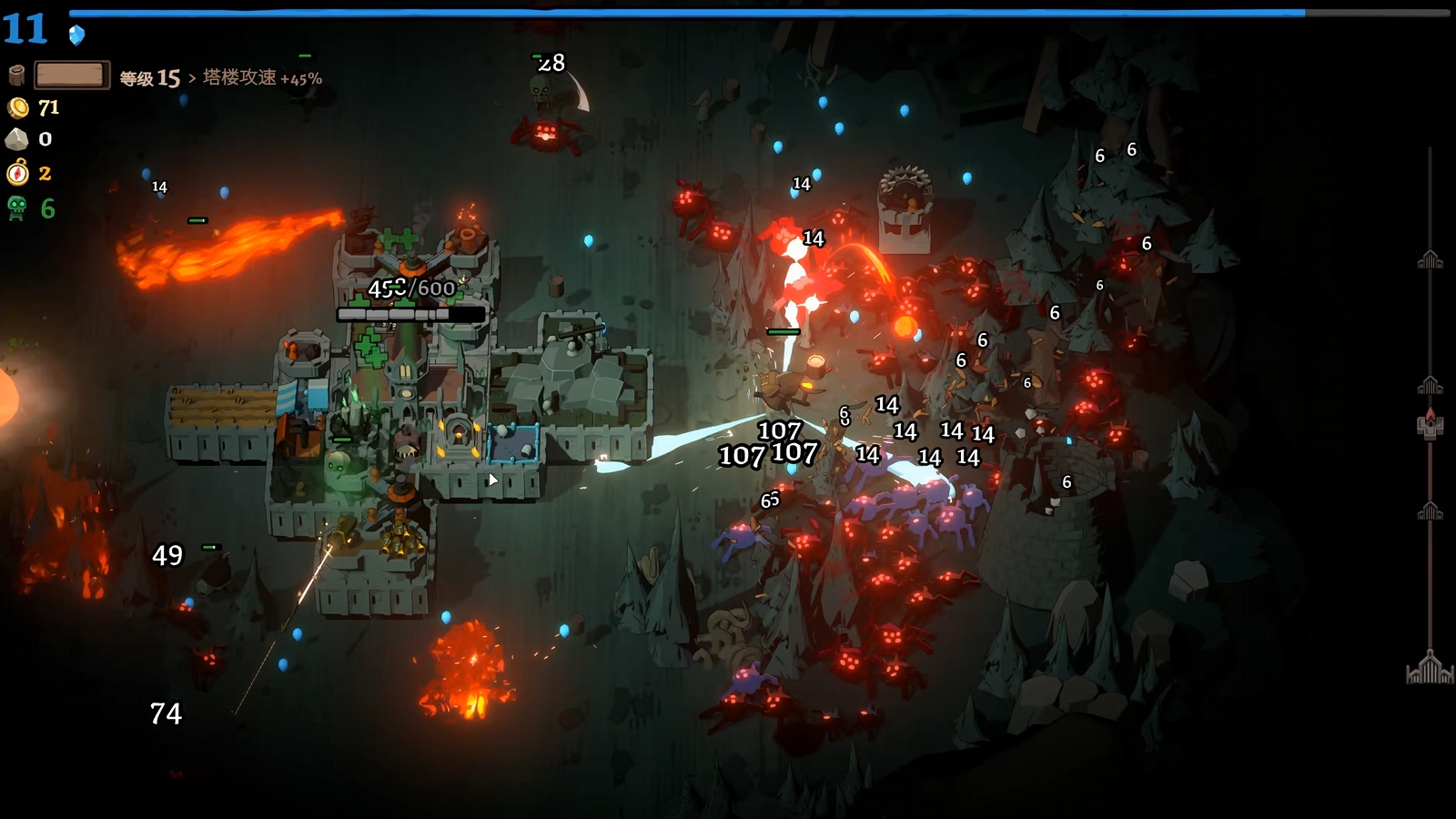This screenshot has width=1456, height=819.
Task: Click the large castle icon ending the timeline
Action: (1430, 668)
